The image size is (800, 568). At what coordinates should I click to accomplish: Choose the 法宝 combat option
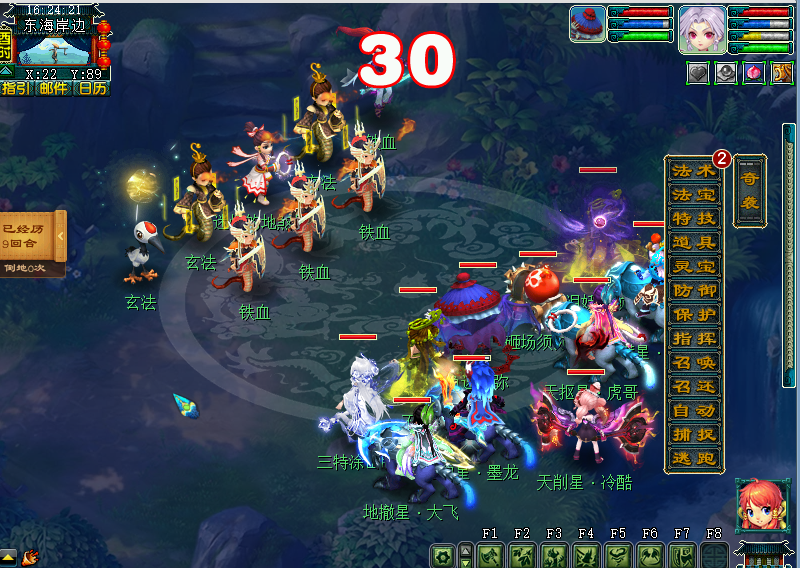[x=694, y=194]
